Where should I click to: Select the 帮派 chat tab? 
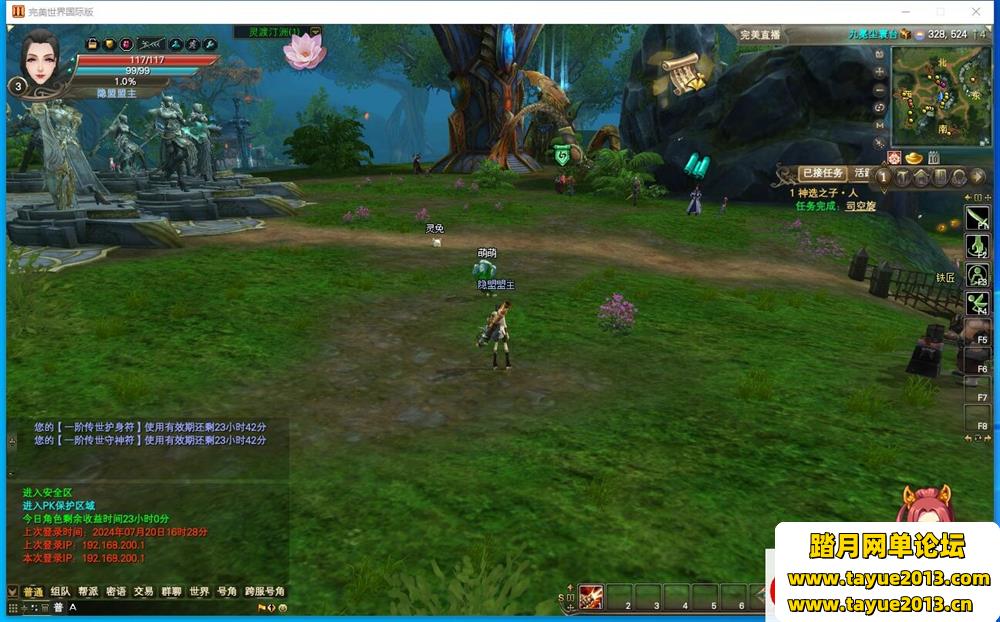click(88, 592)
